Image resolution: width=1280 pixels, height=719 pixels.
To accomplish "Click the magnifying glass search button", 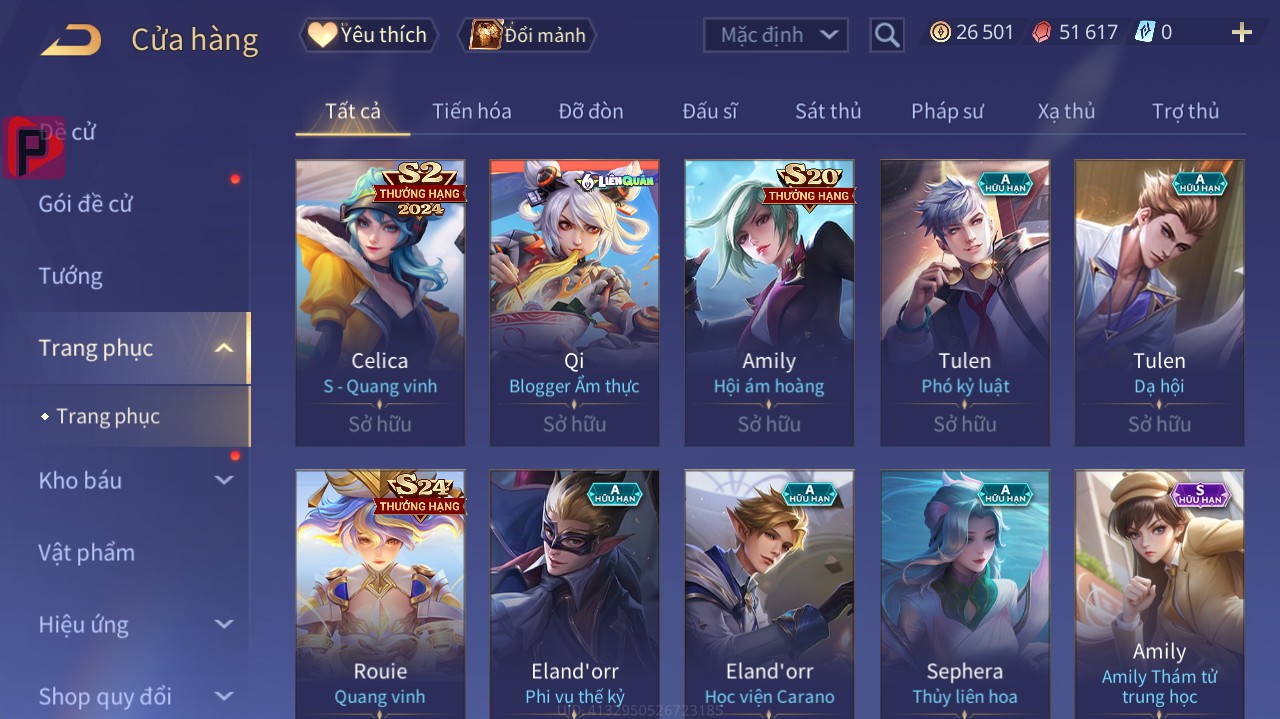I will coord(886,35).
